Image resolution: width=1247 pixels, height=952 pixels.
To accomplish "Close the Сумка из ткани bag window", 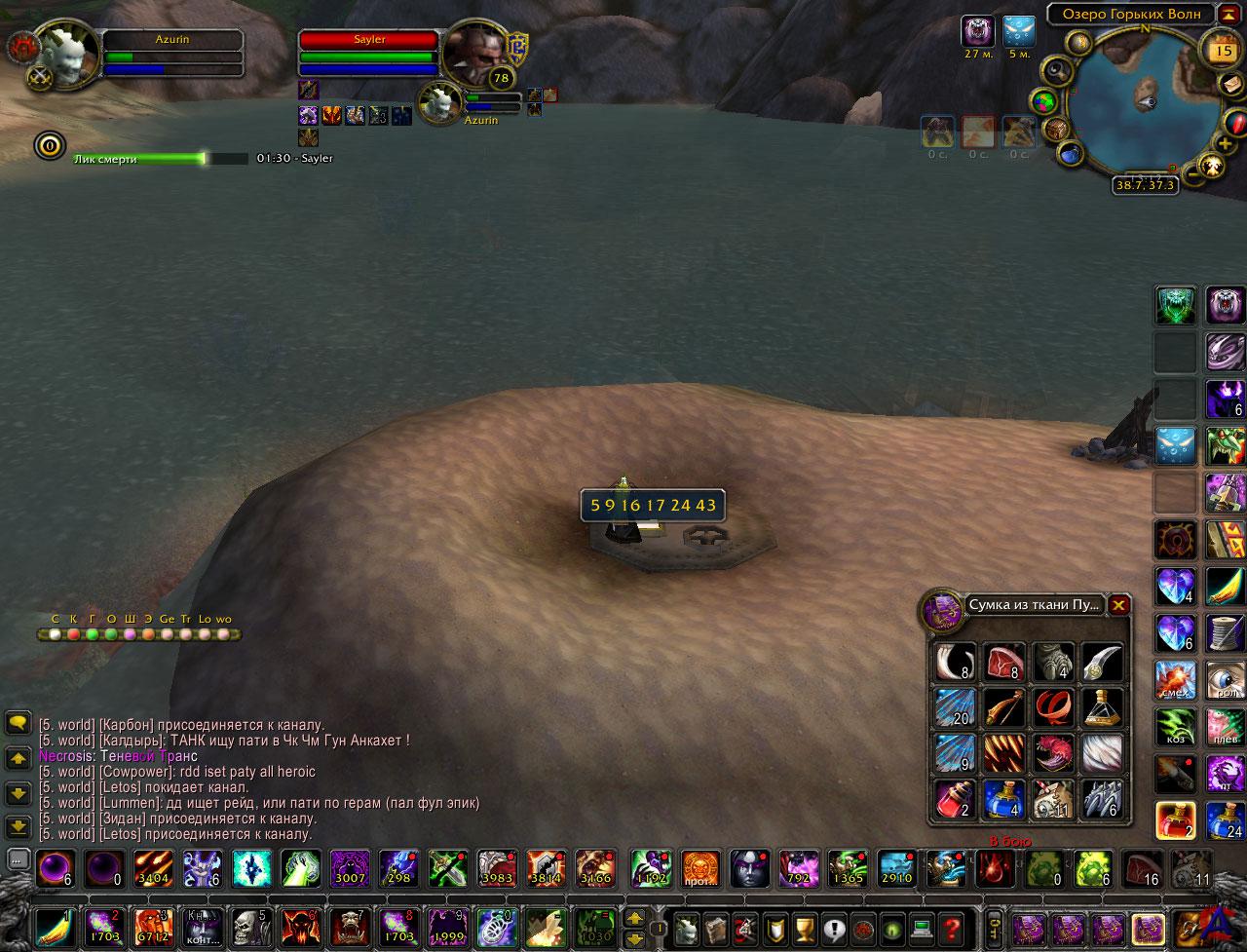I will coord(1119,605).
